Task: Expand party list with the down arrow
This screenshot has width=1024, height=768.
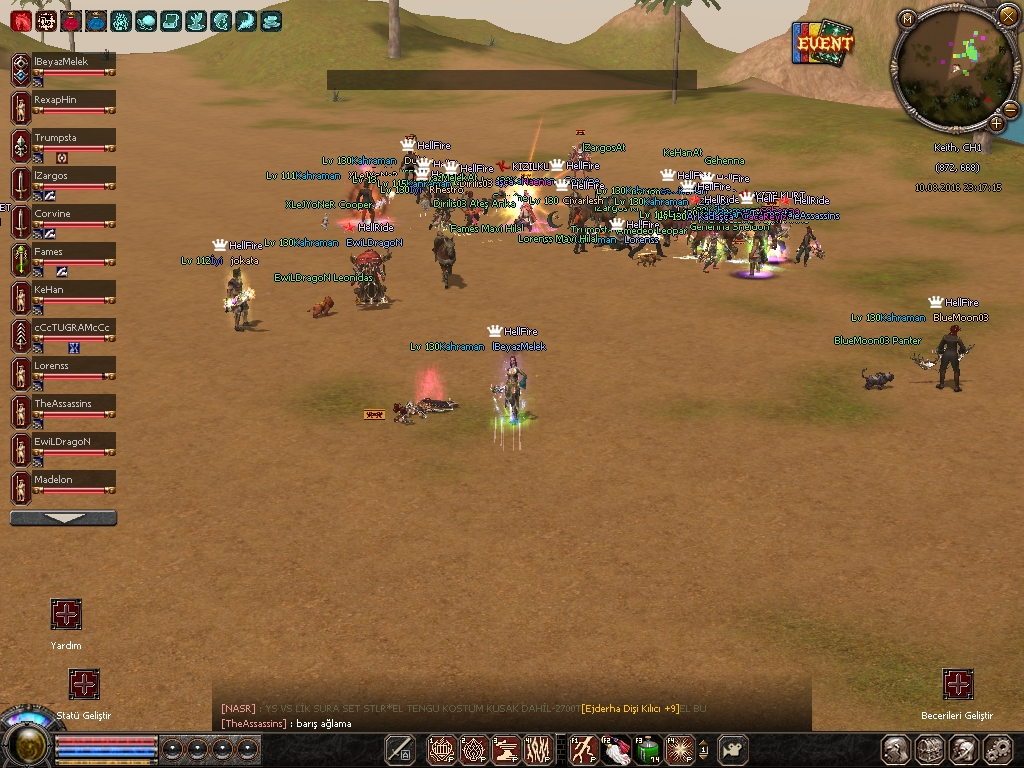Action: [x=63, y=518]
